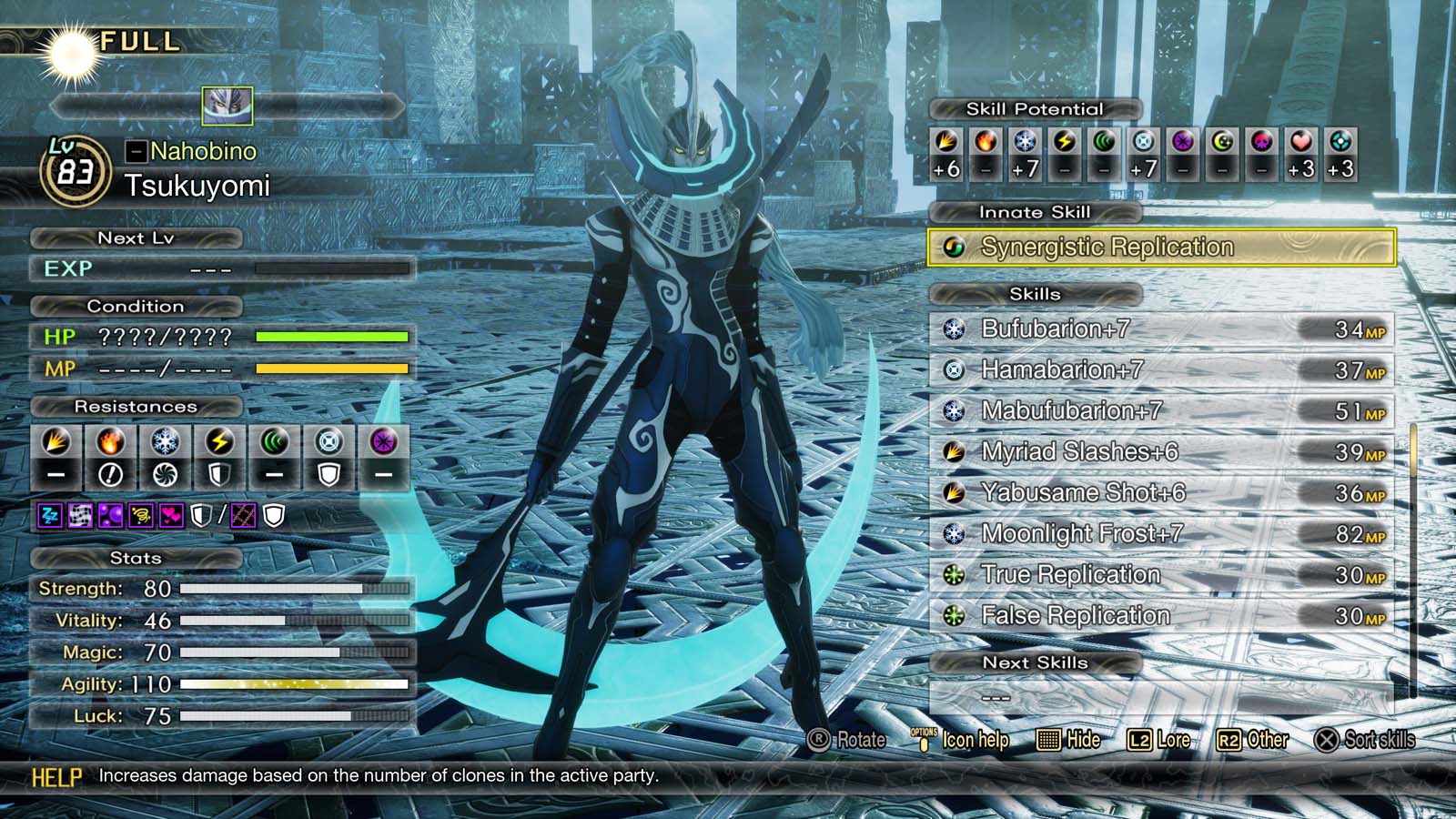This screenshot has width=1456, height=819.
Task: Expand the Skill Potential panel header
Action: point(1033,108)
